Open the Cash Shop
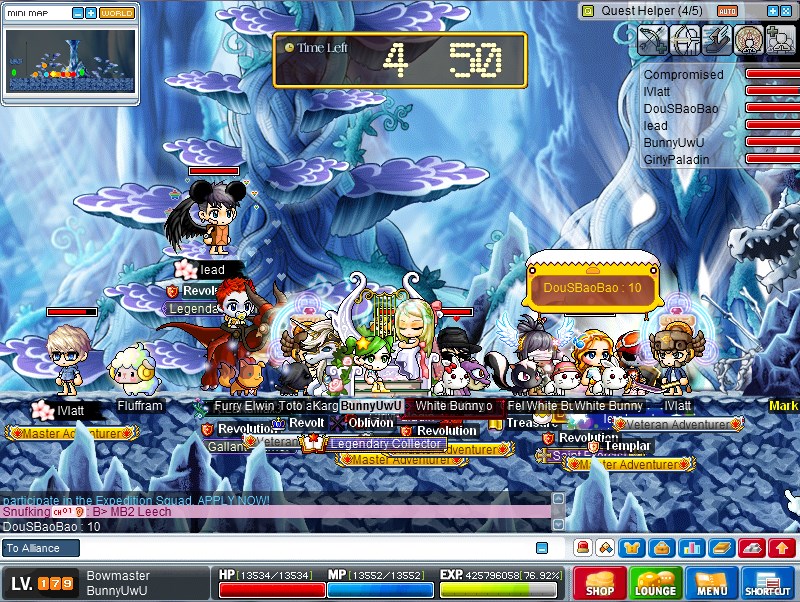This screenshot has height=602, width=800. point(600,584)
